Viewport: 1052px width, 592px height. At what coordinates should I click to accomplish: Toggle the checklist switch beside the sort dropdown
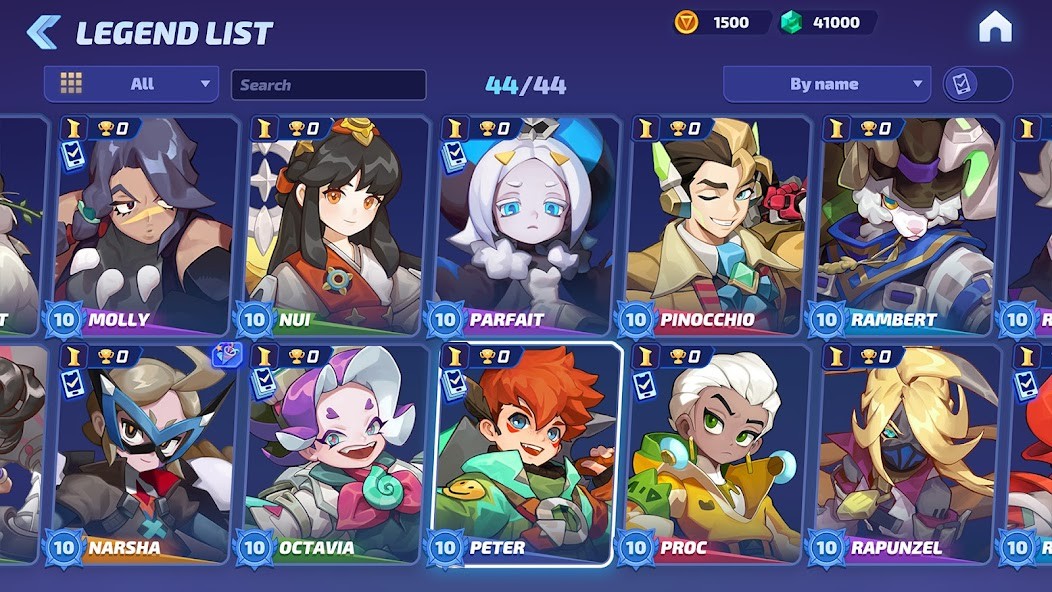(977, 84)
